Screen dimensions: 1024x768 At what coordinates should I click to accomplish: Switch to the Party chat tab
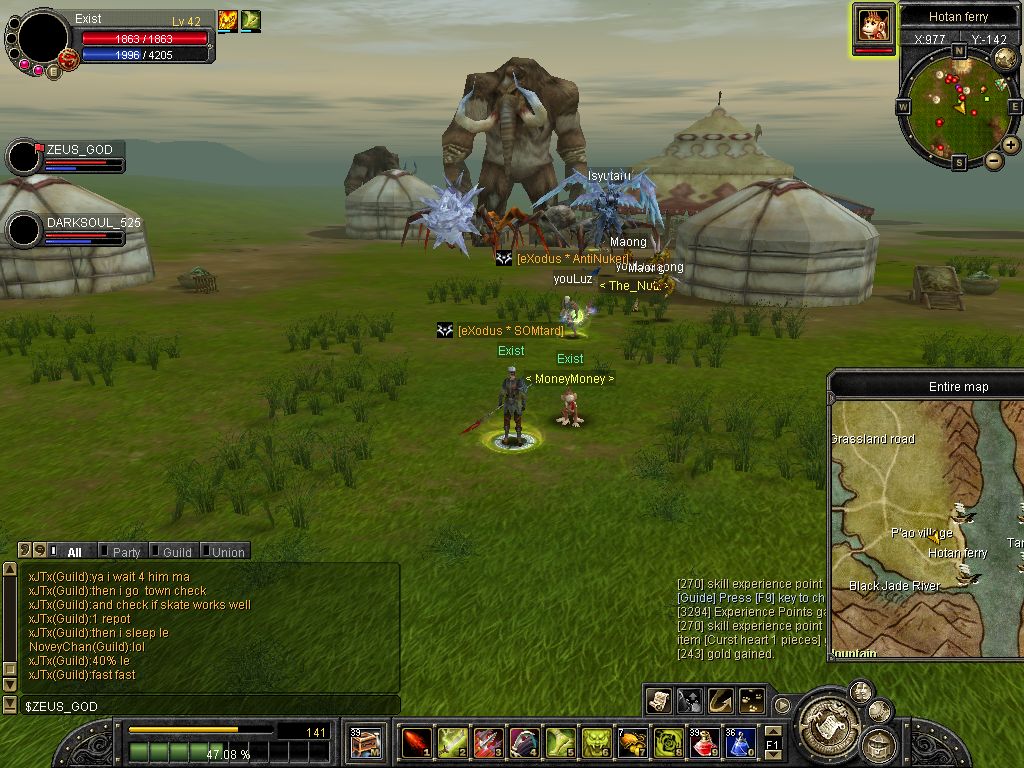pos(125,551)
